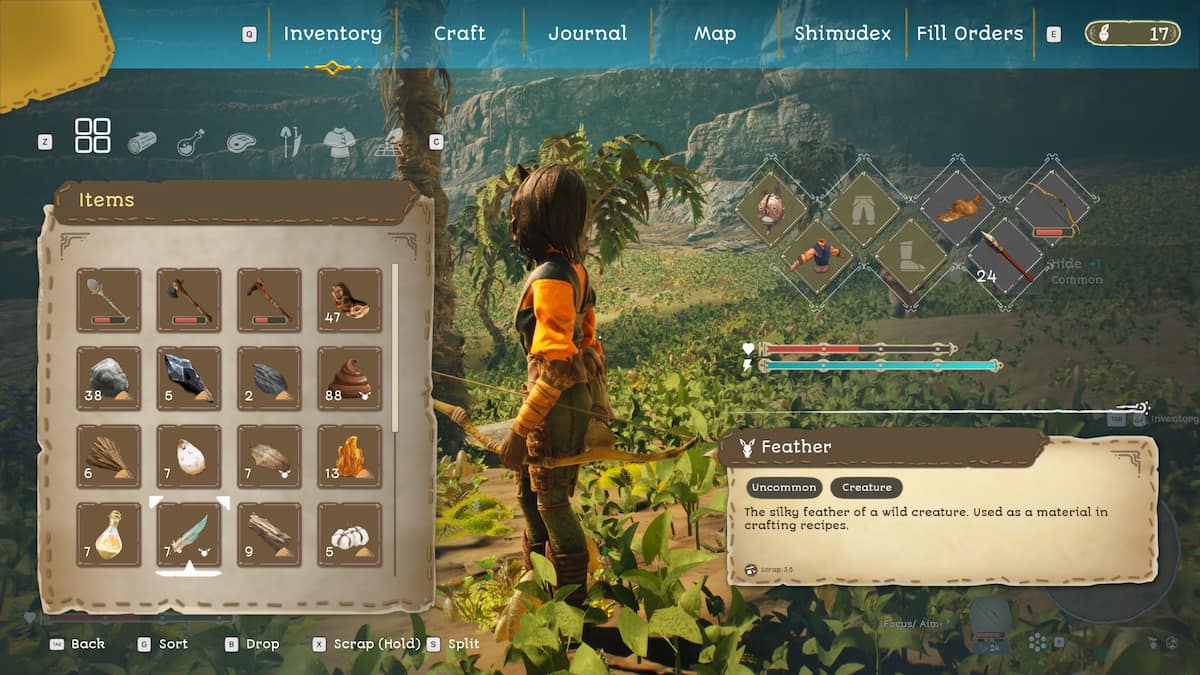The height and width of the screenshot is (675, 1200).
Task: Select the feather item slot
Action: pyautogui.click(x=189, y=535)
